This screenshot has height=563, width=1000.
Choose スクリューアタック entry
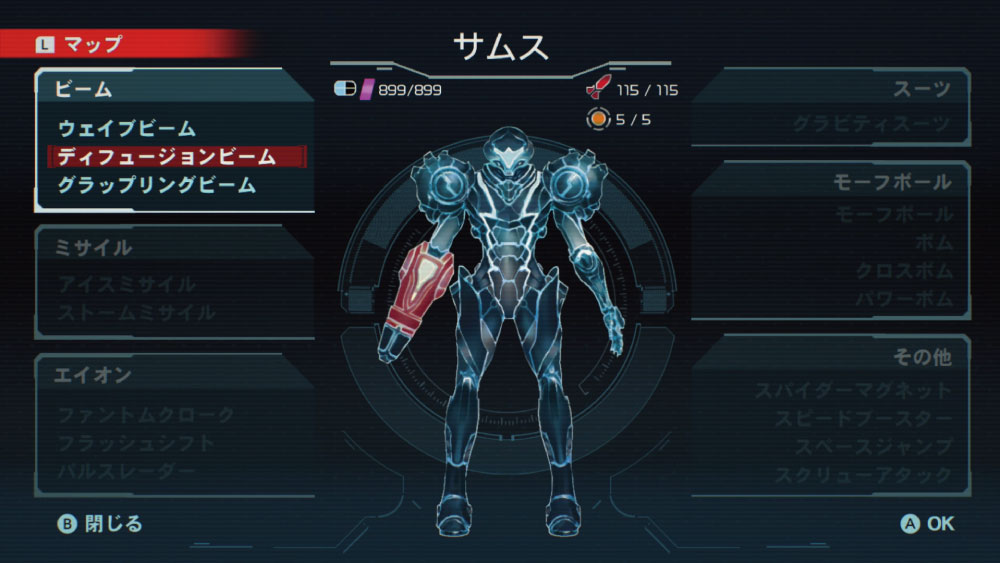(863, 475)
